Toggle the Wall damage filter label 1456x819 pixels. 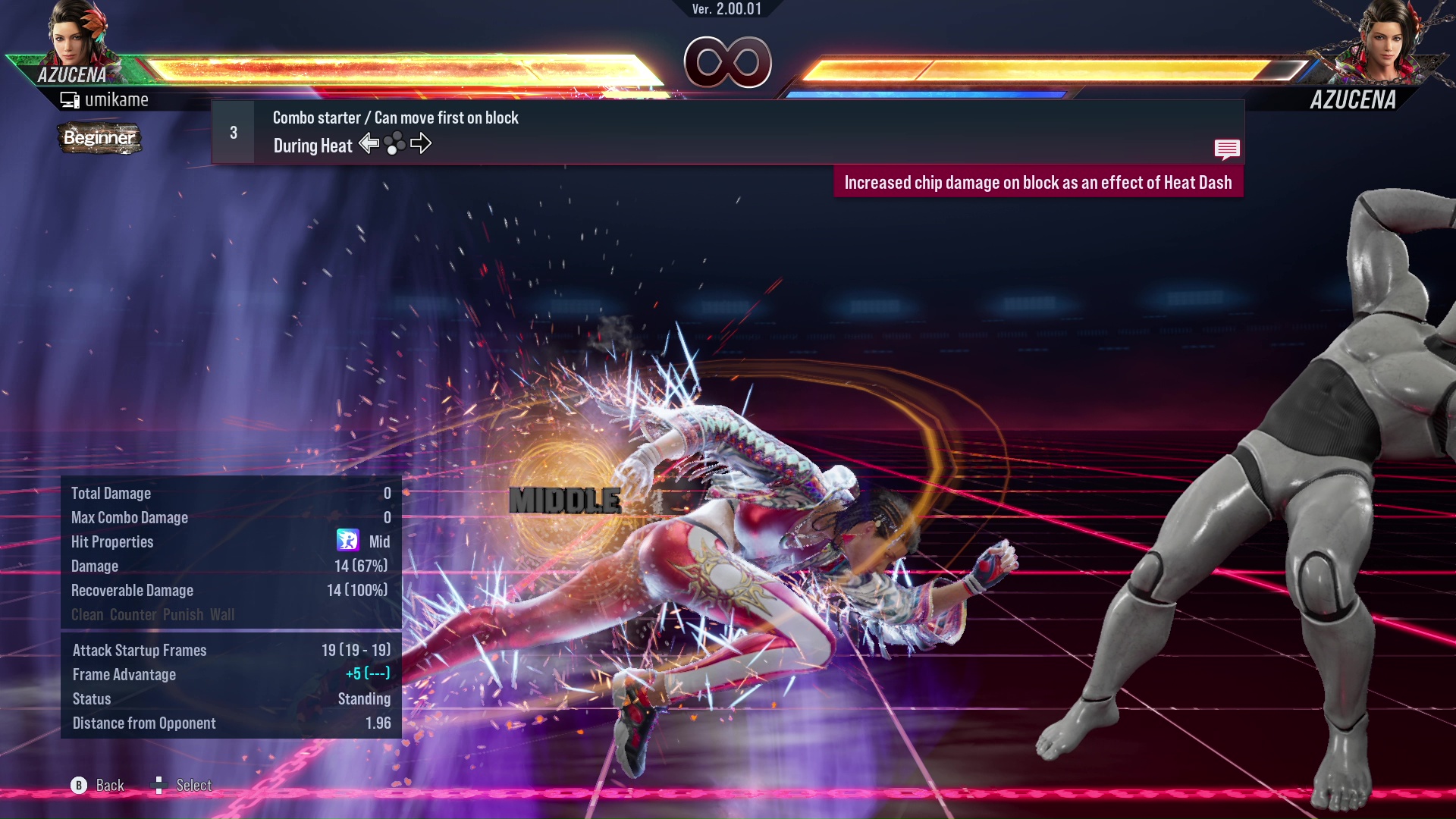(x=222, y=615)
